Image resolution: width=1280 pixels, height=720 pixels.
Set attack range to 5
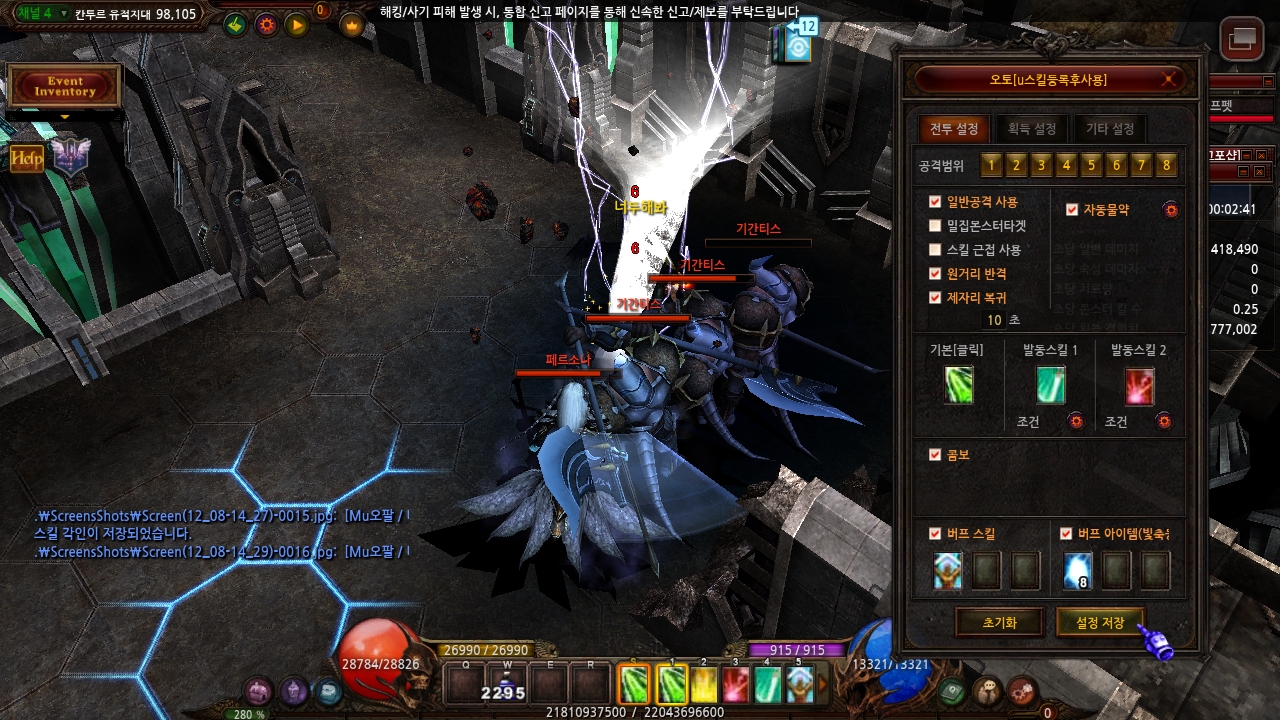click(x=1091, y=165)
